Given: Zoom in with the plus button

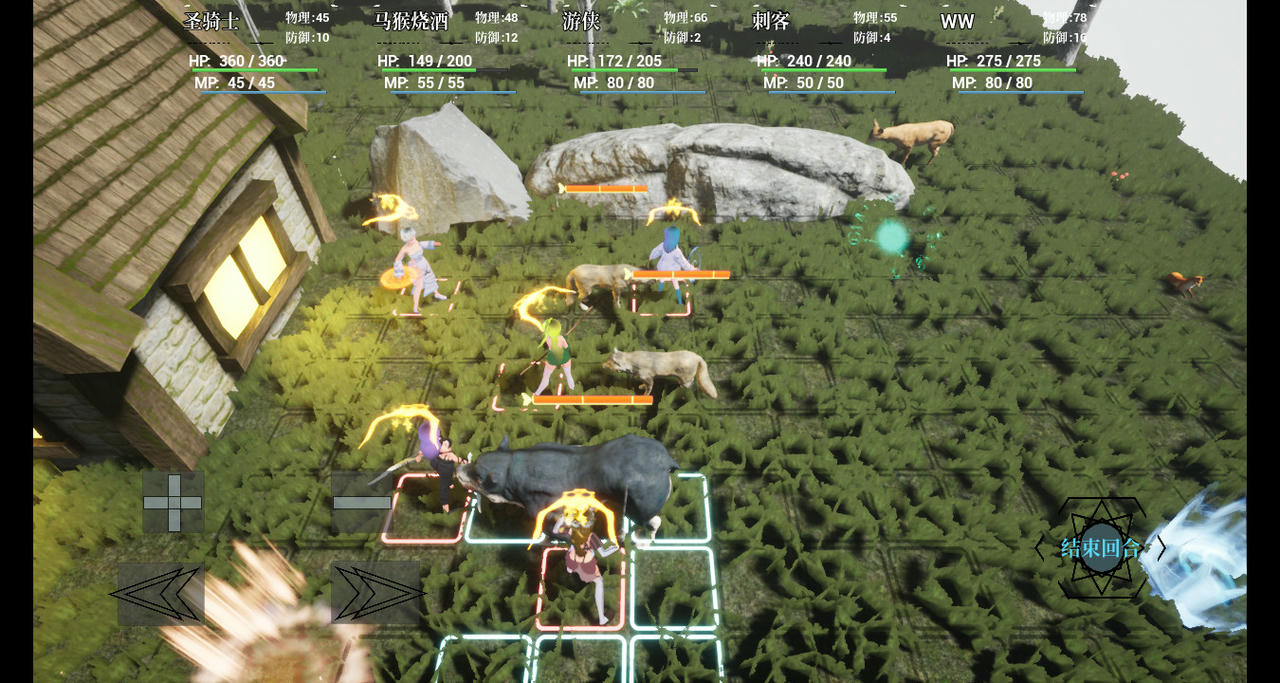Looking at the screenshot, I should point(173,502).
